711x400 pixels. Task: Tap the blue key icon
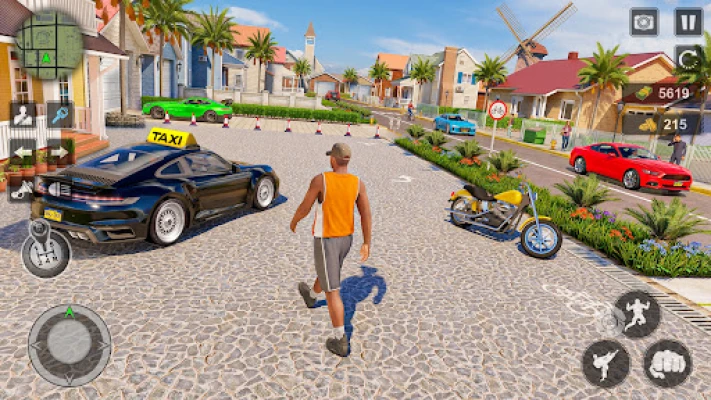[x=59, y=115]
